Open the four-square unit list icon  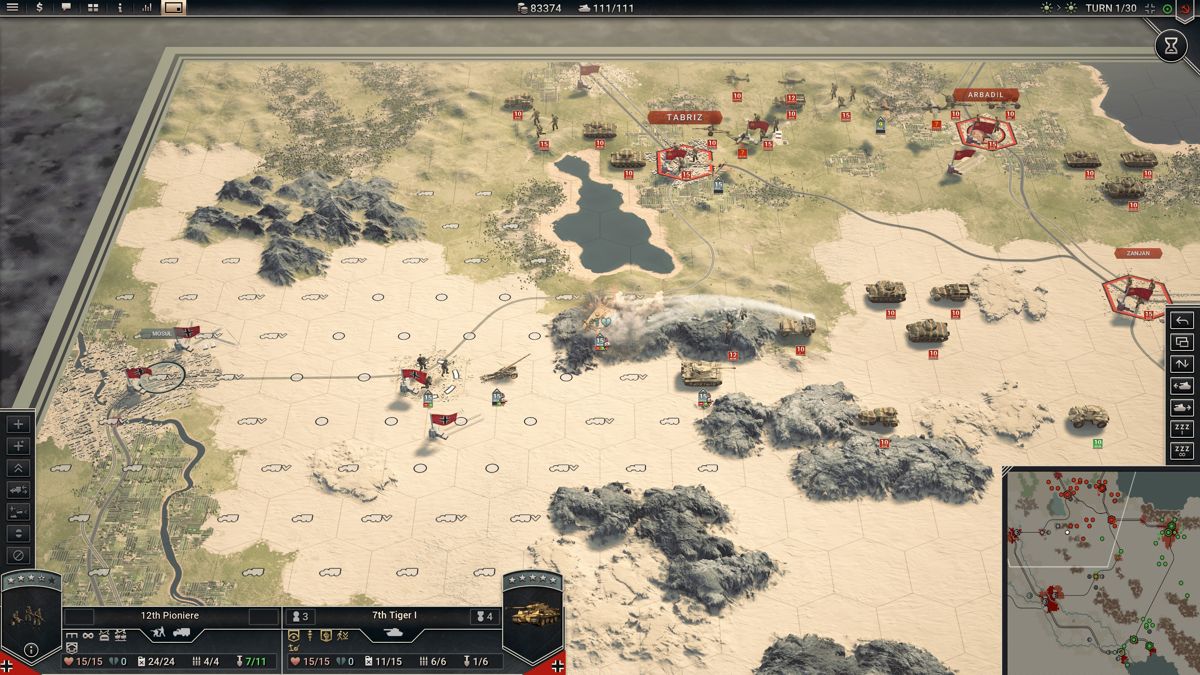coord(93,8)
